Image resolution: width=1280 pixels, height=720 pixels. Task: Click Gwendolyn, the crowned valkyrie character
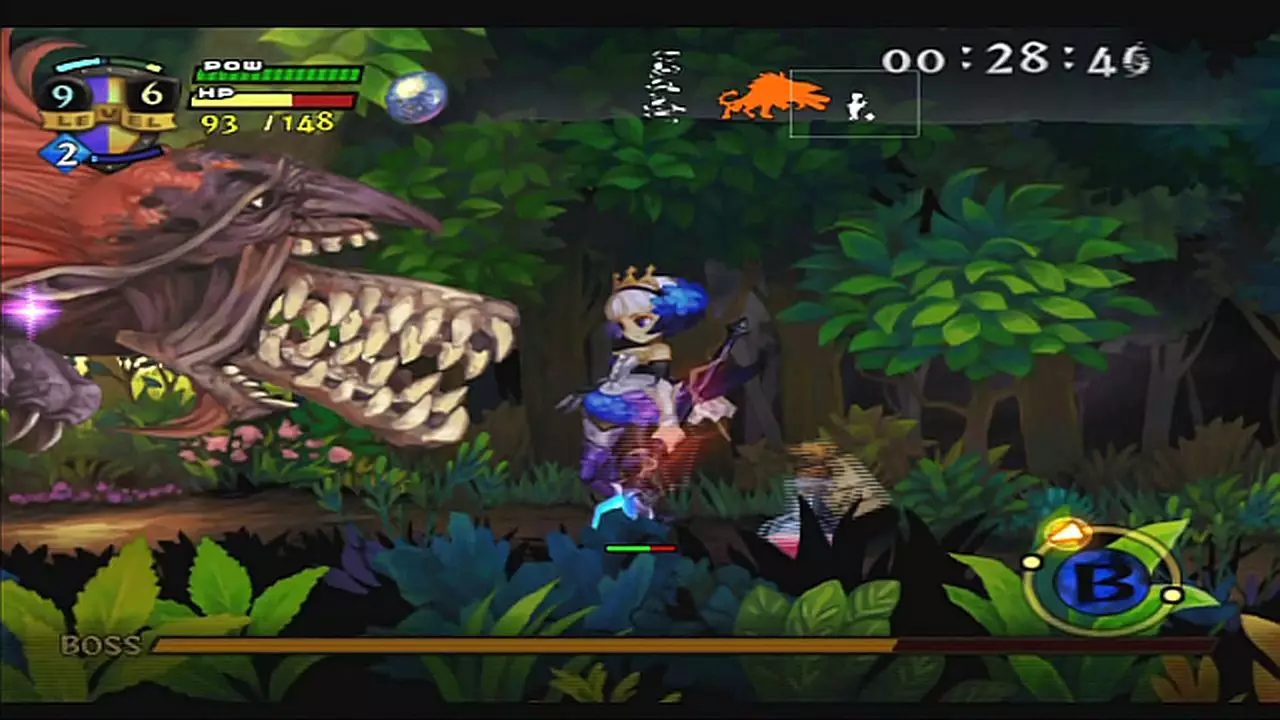[x=640, y=400]
